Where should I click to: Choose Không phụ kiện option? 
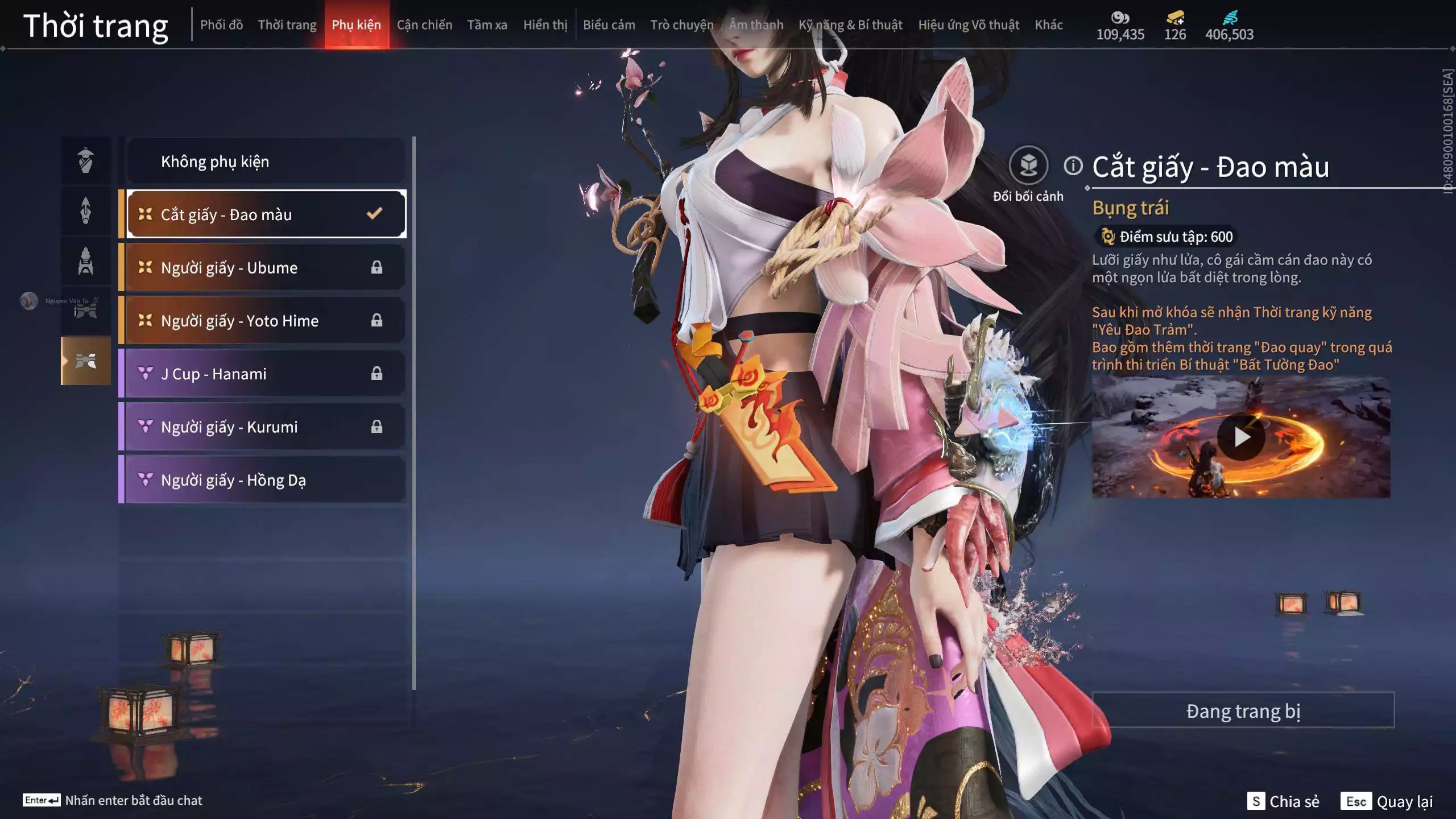point(265,162)
